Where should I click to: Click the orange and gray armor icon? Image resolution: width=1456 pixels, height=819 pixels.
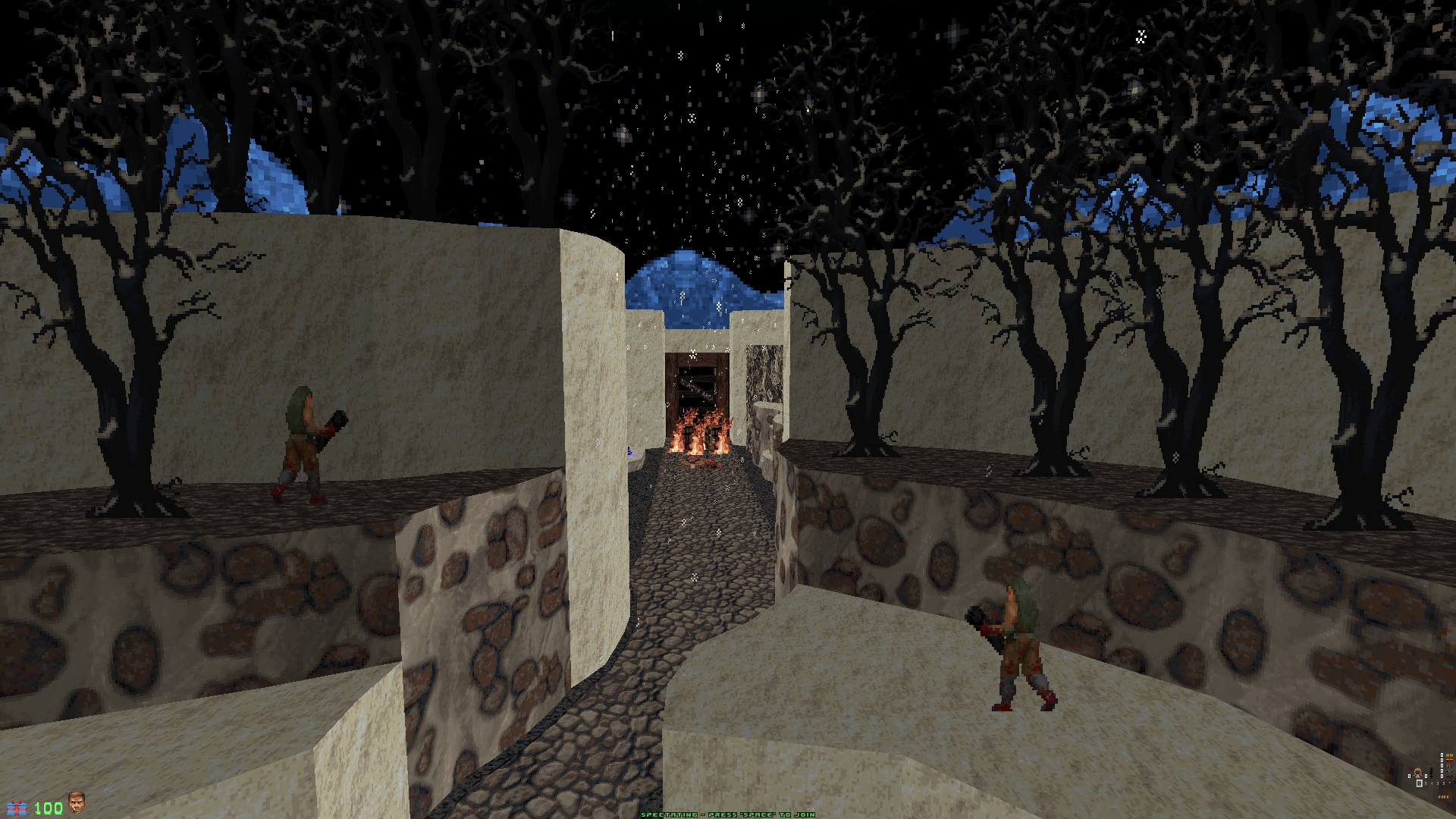1417,773
